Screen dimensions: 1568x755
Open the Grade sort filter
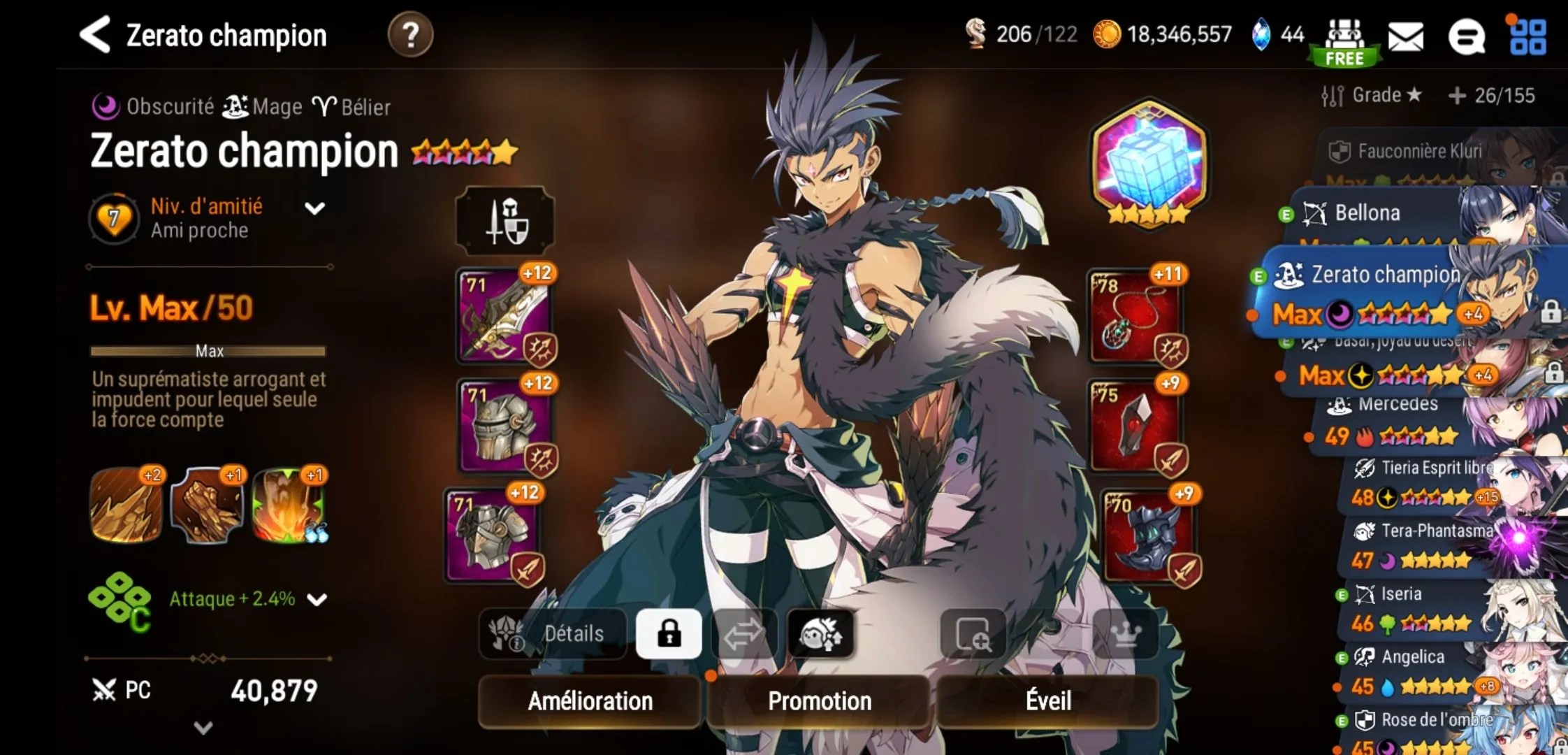point(1371,95)
